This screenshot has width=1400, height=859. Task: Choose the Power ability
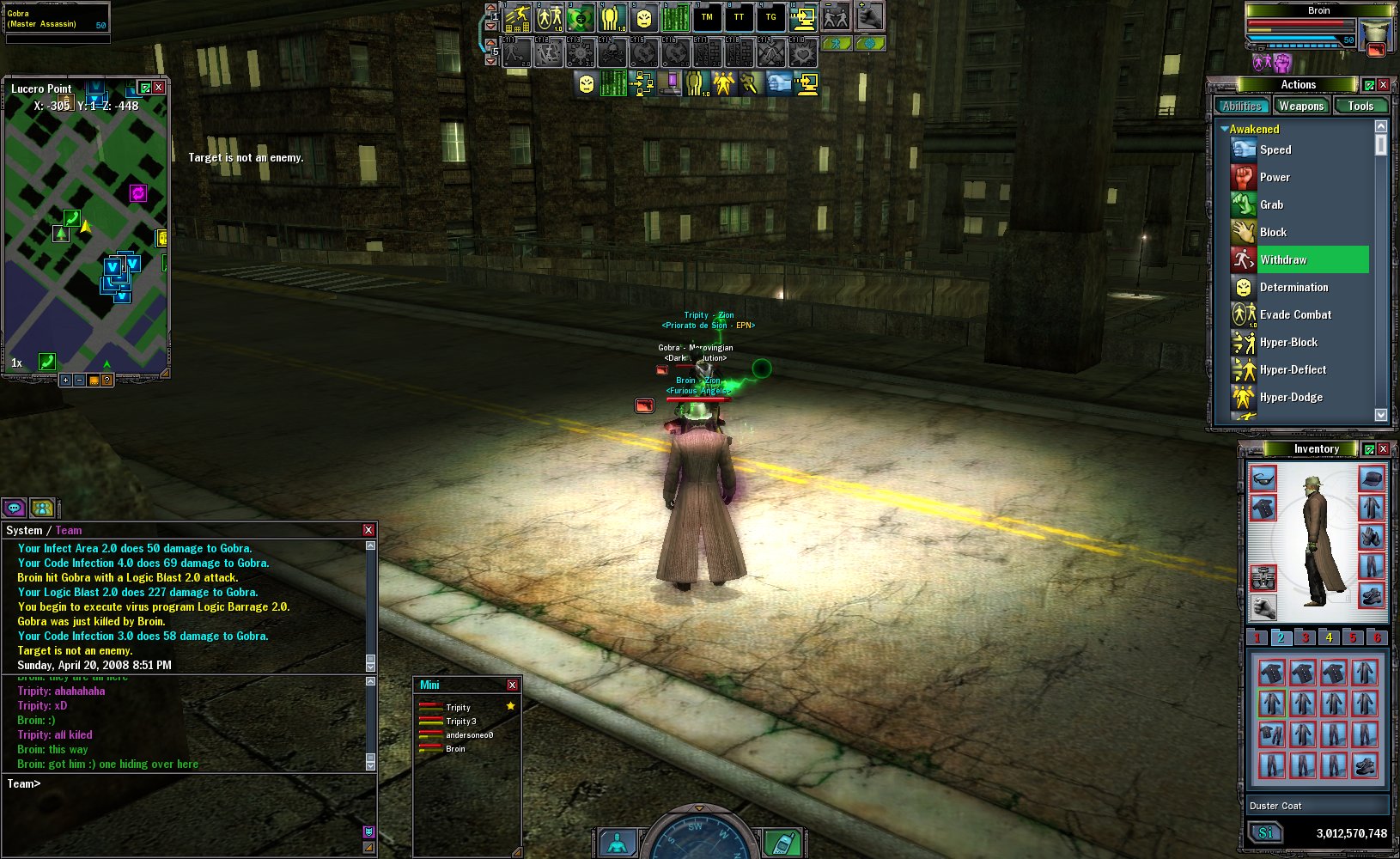pyautogui.click(x=1275, y=177)
